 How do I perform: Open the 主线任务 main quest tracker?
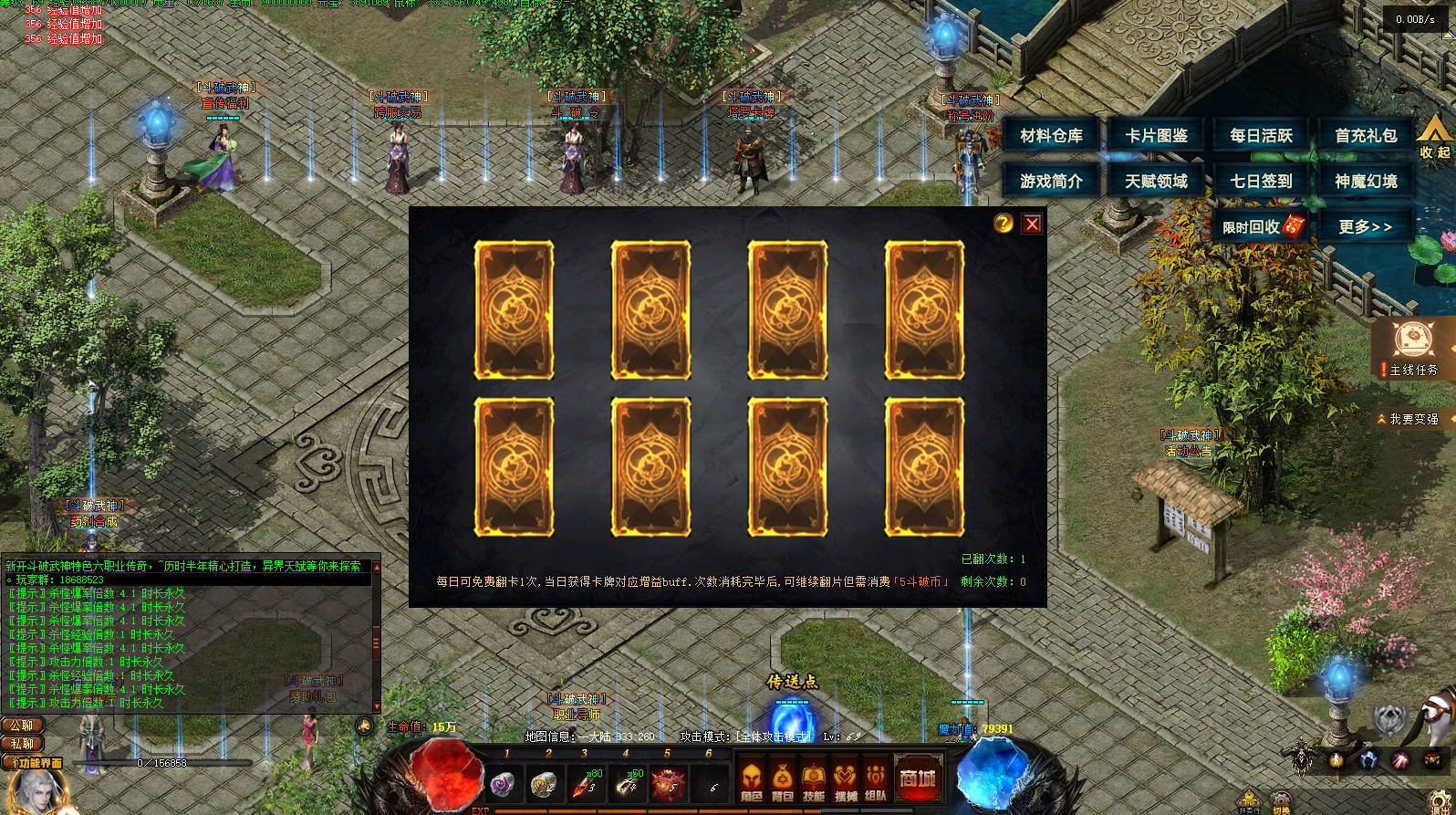click(1413, 349)
